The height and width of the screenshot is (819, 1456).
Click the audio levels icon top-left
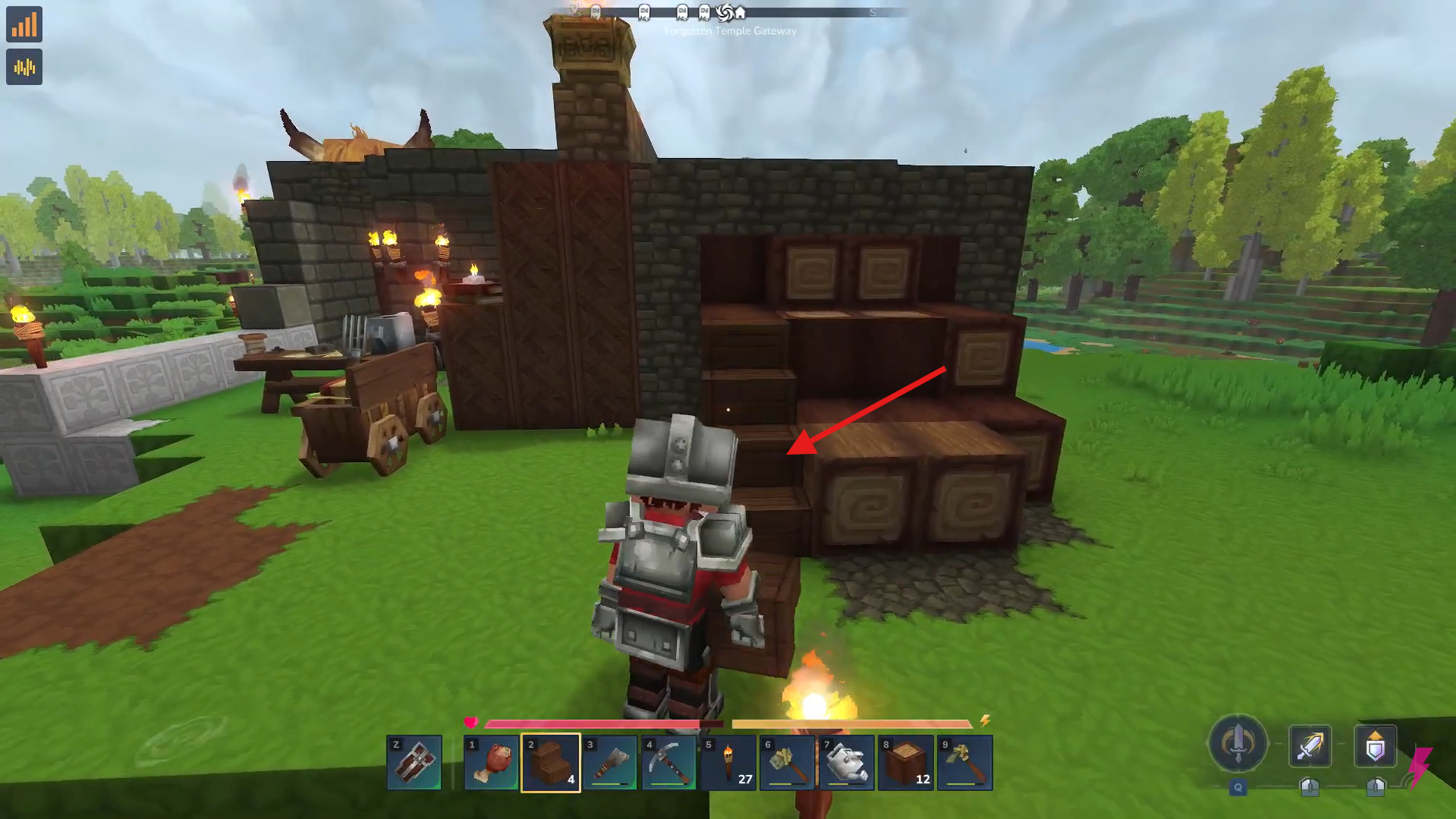24,67
